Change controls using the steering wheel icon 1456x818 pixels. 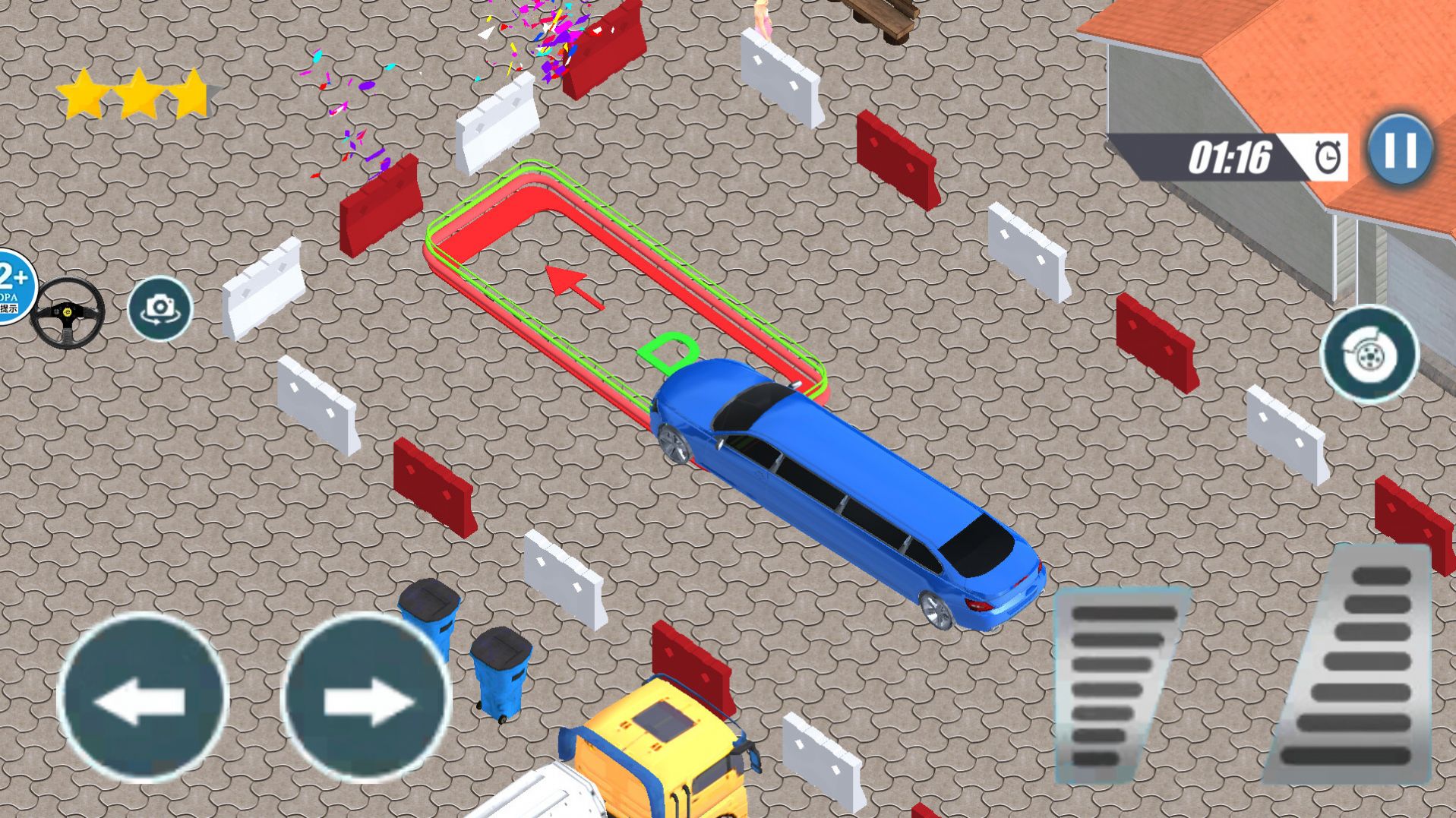(68, 312)
